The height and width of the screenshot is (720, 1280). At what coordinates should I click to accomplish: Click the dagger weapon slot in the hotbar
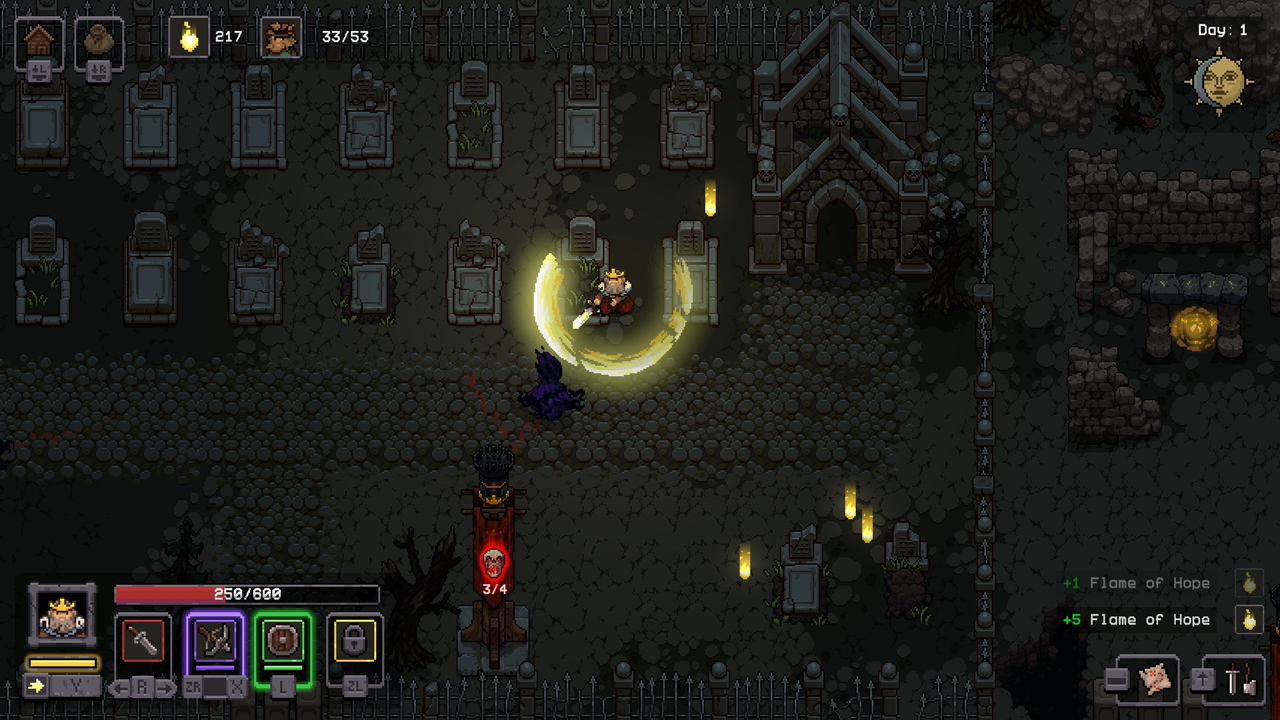click(x=142, y=640)
